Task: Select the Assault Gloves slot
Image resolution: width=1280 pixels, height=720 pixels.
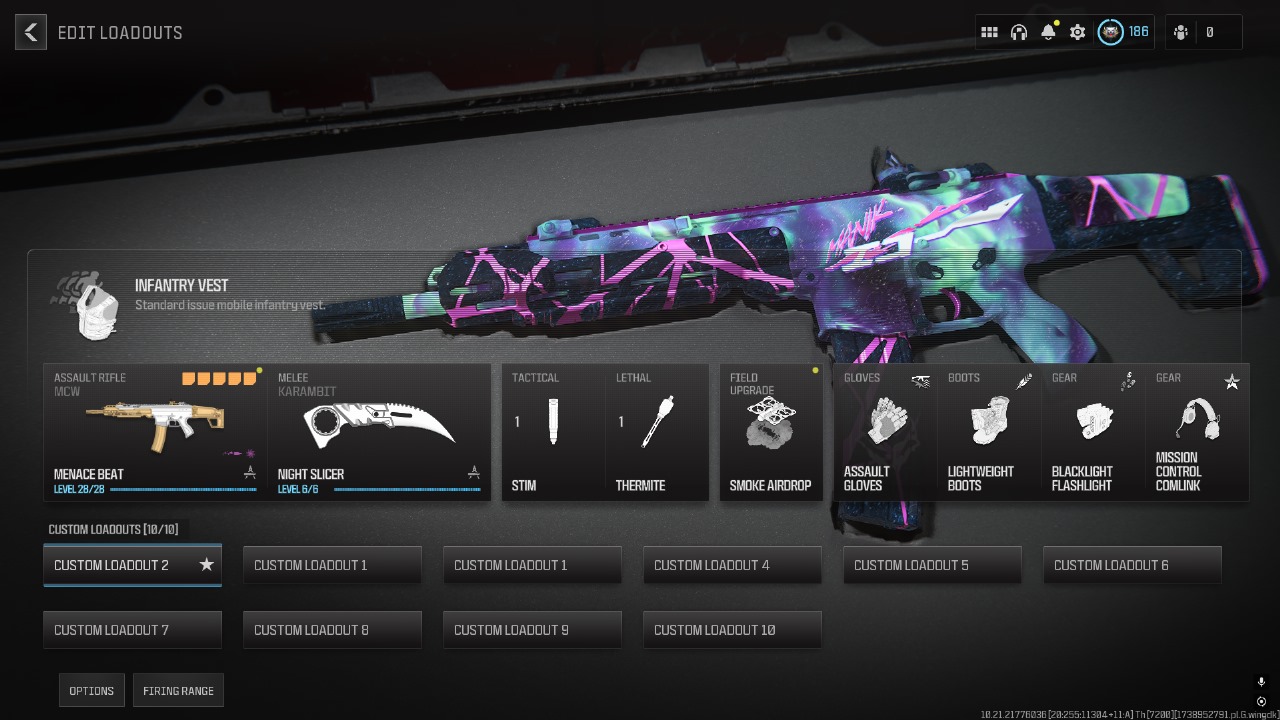Action: tap(885, 432)
